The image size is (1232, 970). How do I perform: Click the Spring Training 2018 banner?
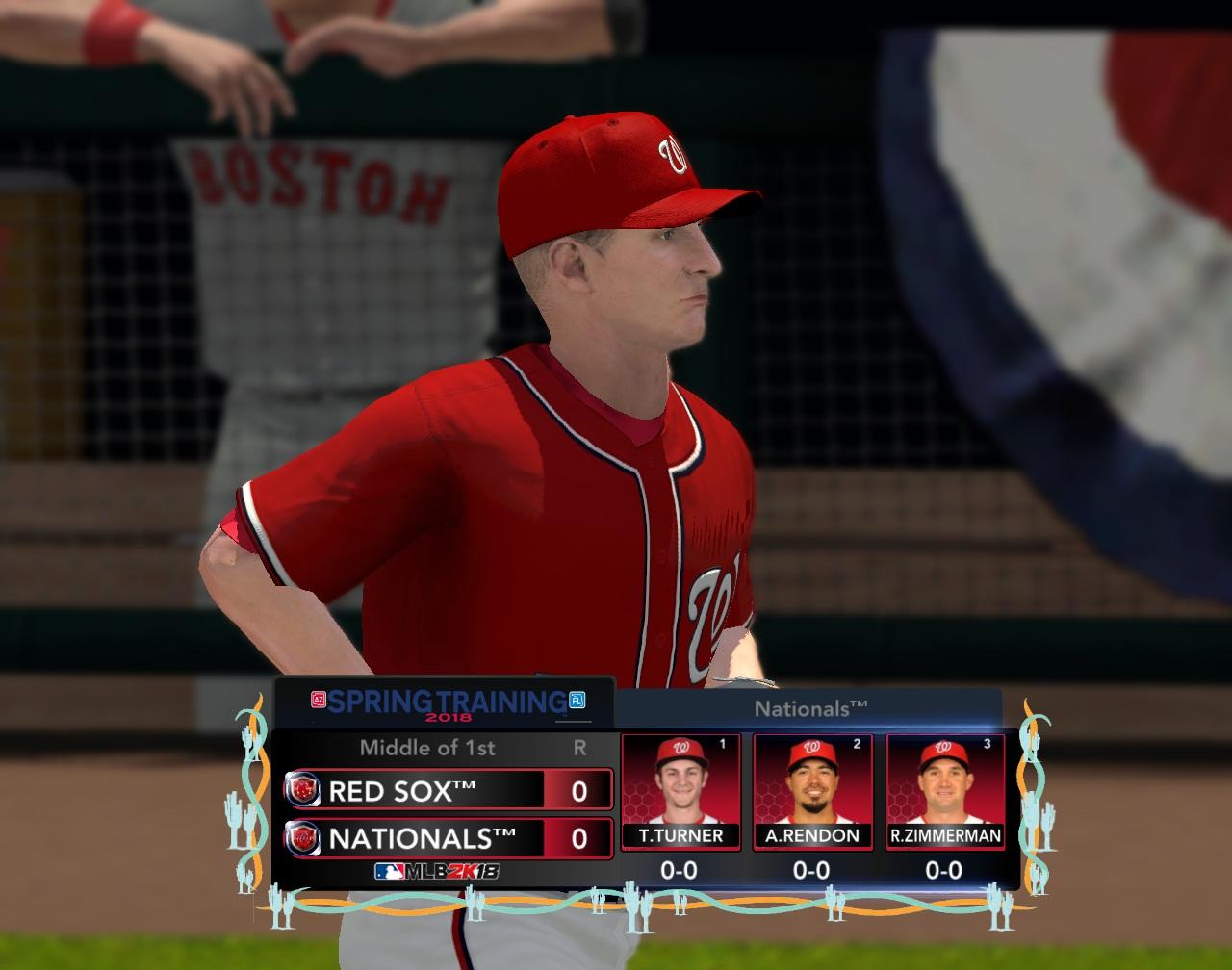(446, 703)
